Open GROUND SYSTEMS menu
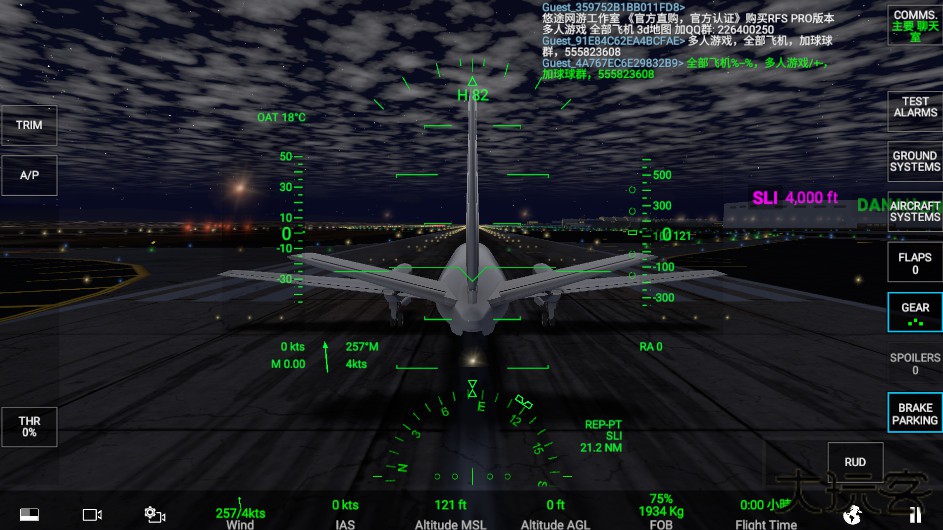Image resolution: width=943 pixels, height=530 pixels. click(x=914, y=161)
